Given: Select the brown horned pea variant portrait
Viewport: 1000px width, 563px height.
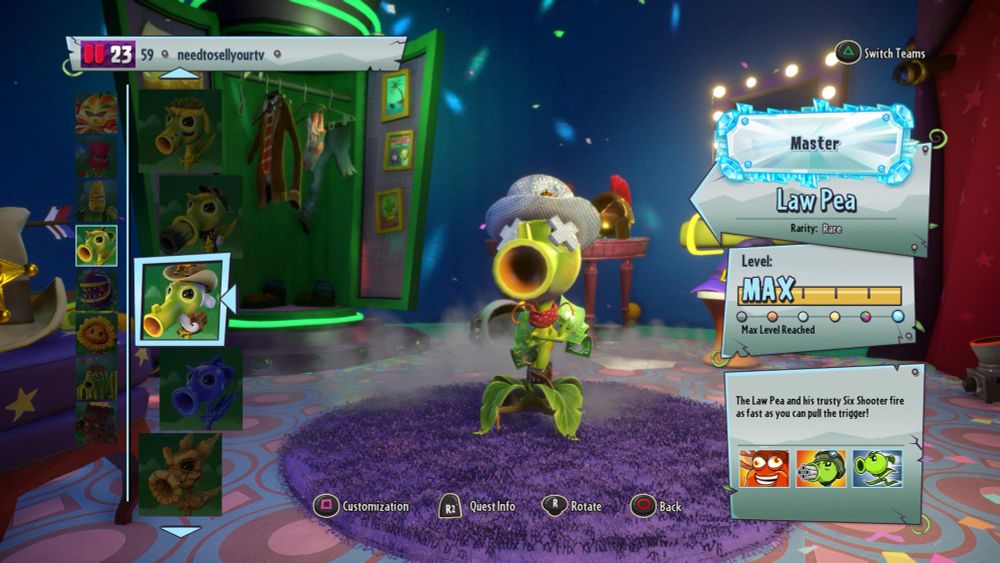Looking at the screenshot, I should click(180, 472).
